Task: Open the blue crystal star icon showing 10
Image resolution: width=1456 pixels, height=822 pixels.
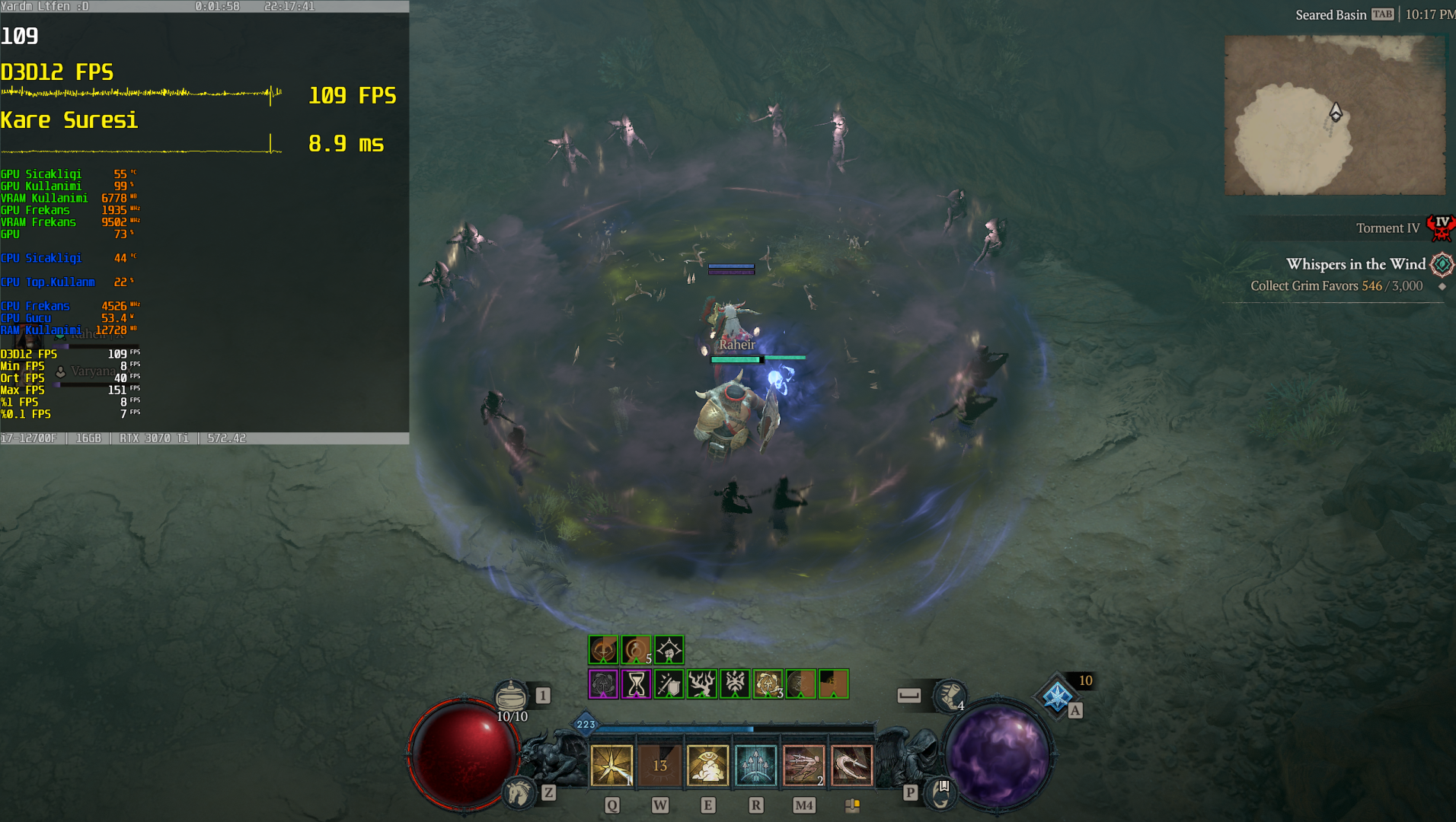Action: pyautogui.click(x=1057, y=696)
